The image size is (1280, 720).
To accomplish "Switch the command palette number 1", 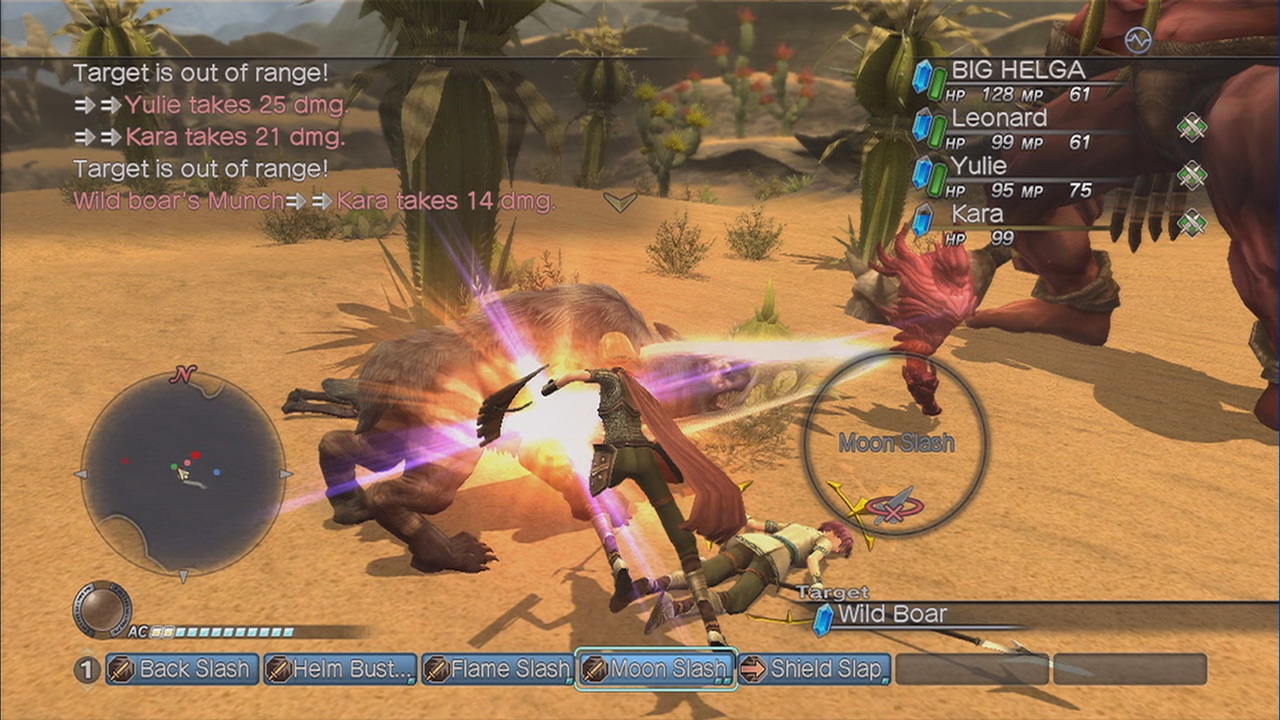I will [x=88, y=669].
